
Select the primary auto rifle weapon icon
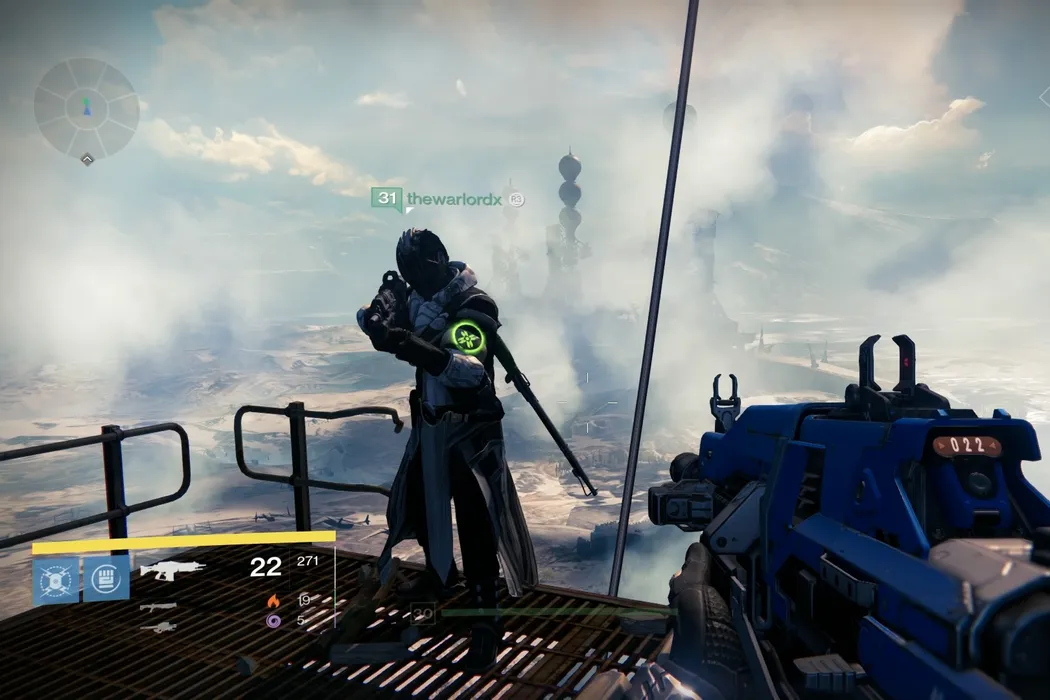click(x=172, y=570)
